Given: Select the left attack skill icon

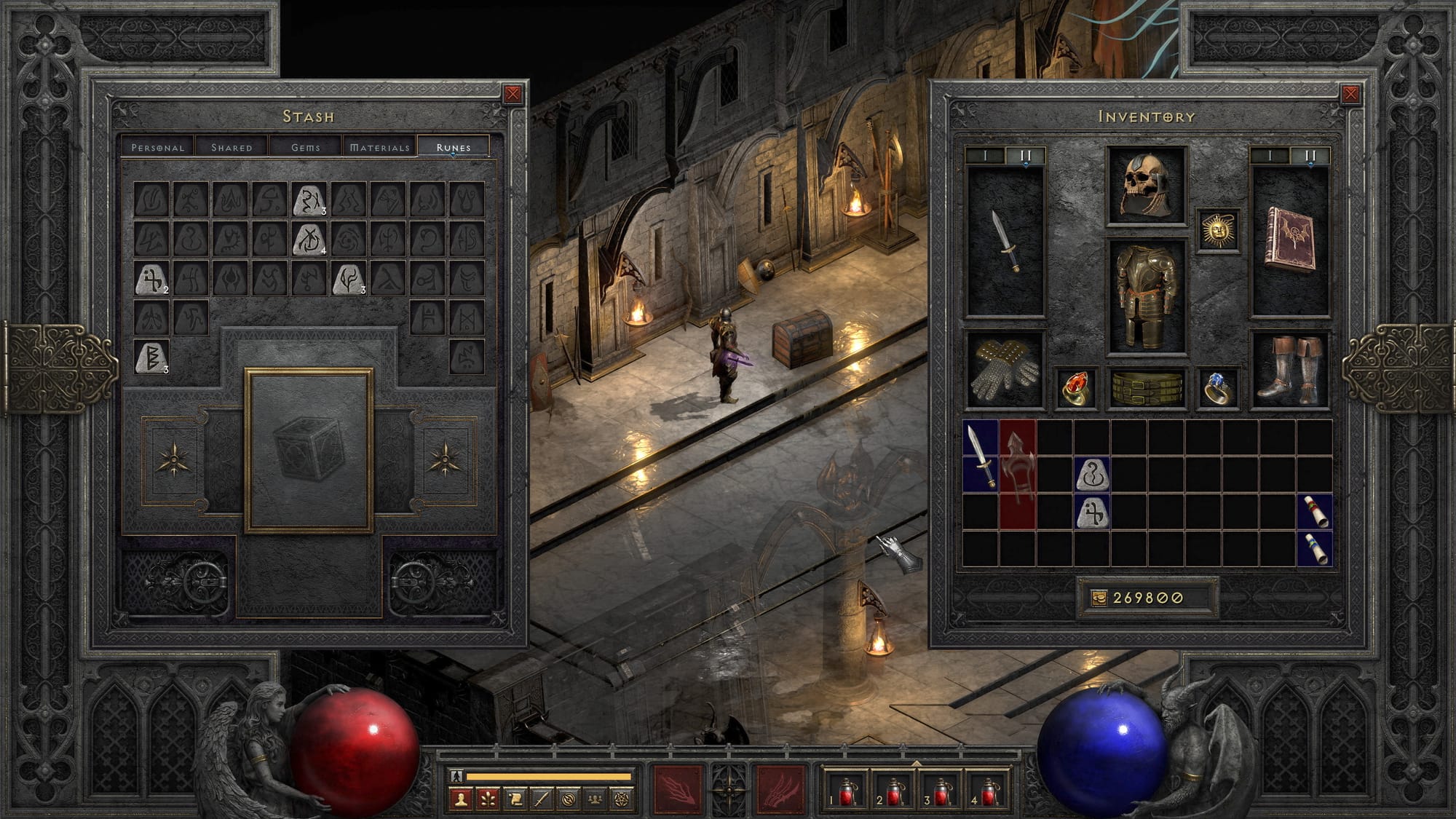Looking at the screenshot, I should [678, 789].
